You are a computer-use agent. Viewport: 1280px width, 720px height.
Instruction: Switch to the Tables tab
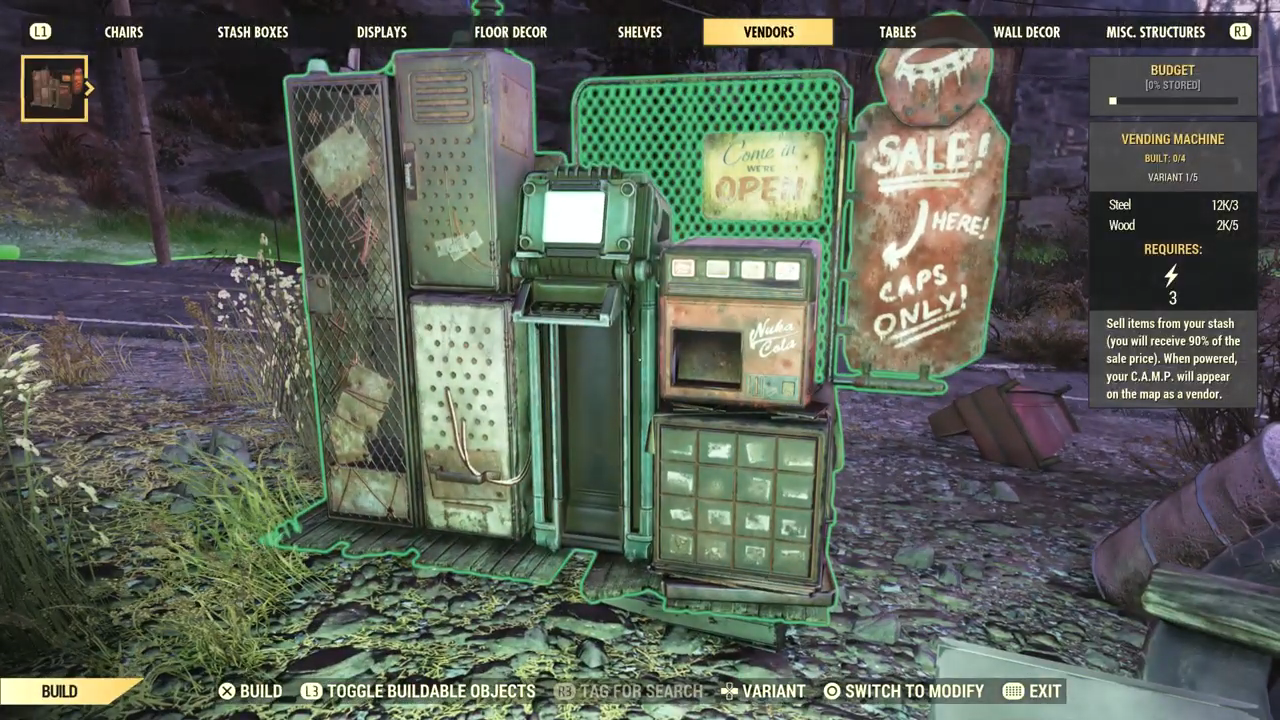(897, 32)
